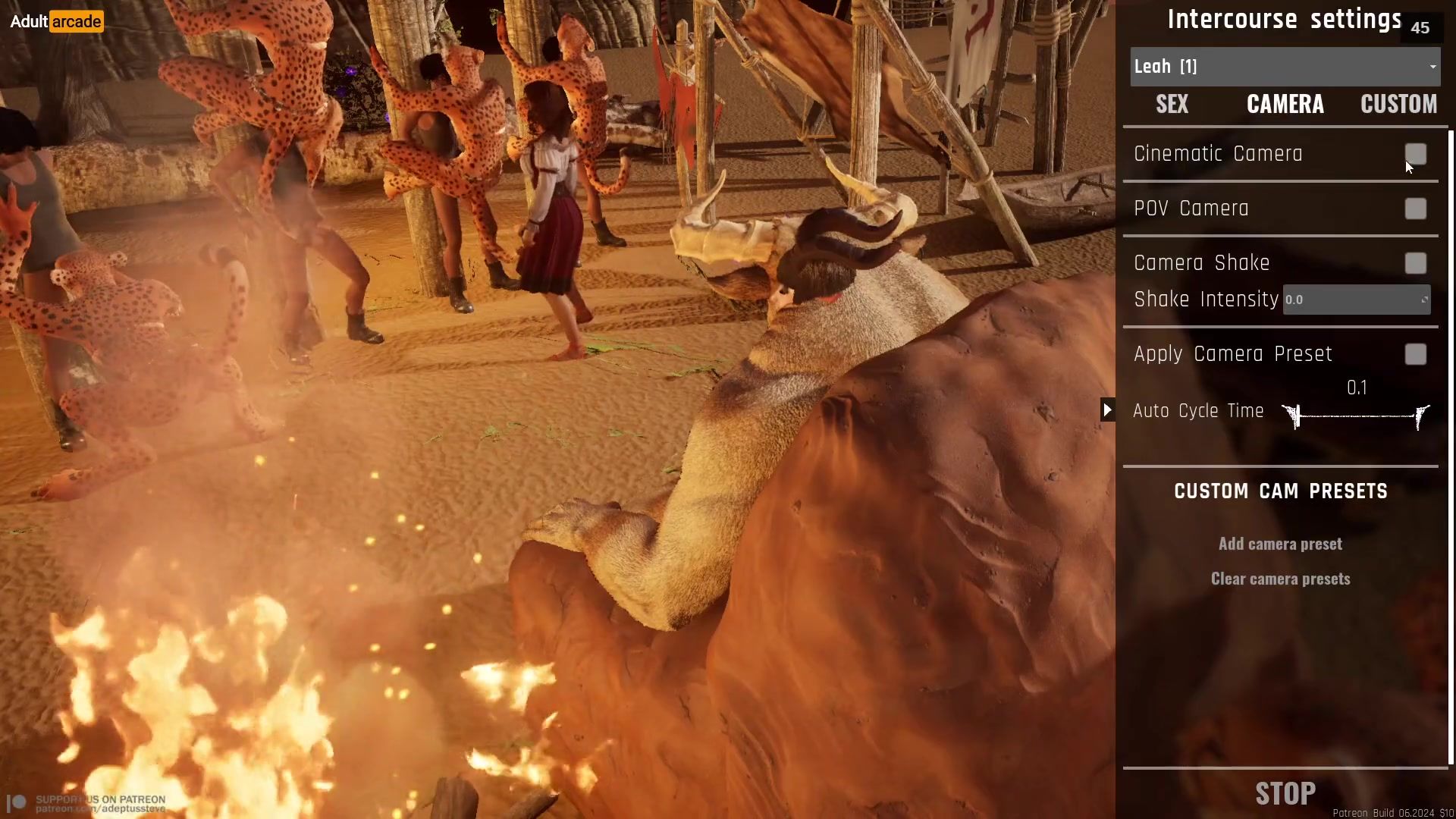Screen dimensions: 1456x819
Task: Collapse the settings panel with the arrow
Action: pyautogui.click(x=1107, y=410)
